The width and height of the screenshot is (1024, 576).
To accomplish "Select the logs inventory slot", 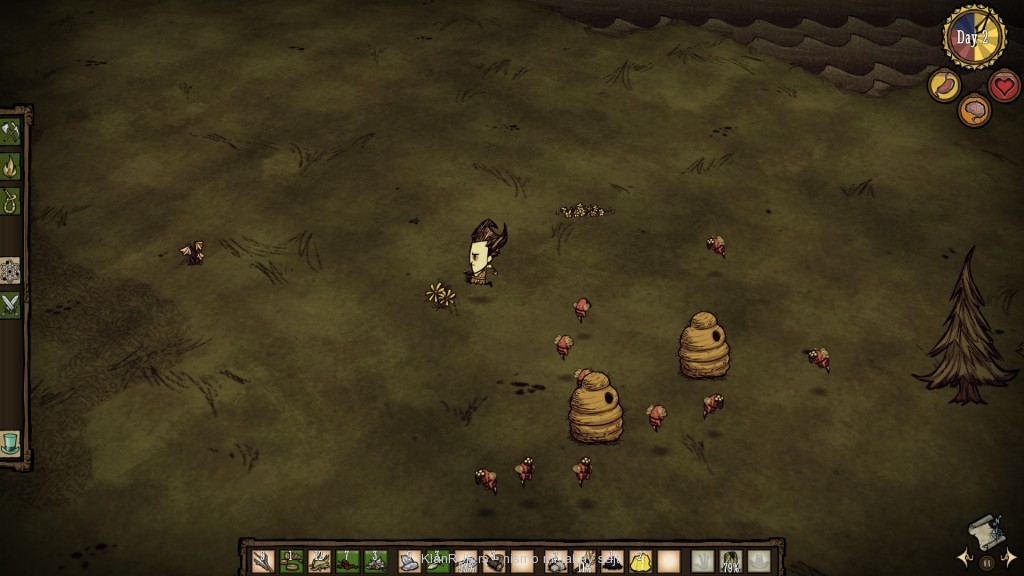I will 494,561.
